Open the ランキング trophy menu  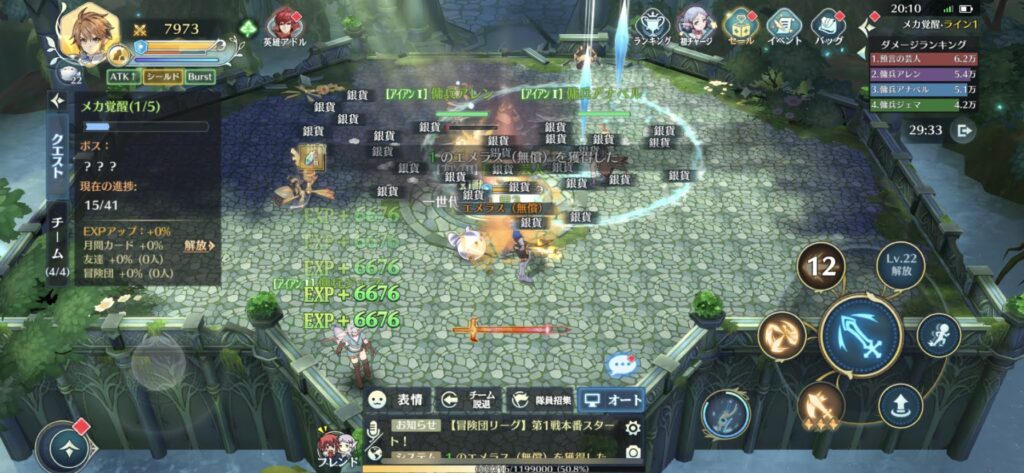point(652,26)
